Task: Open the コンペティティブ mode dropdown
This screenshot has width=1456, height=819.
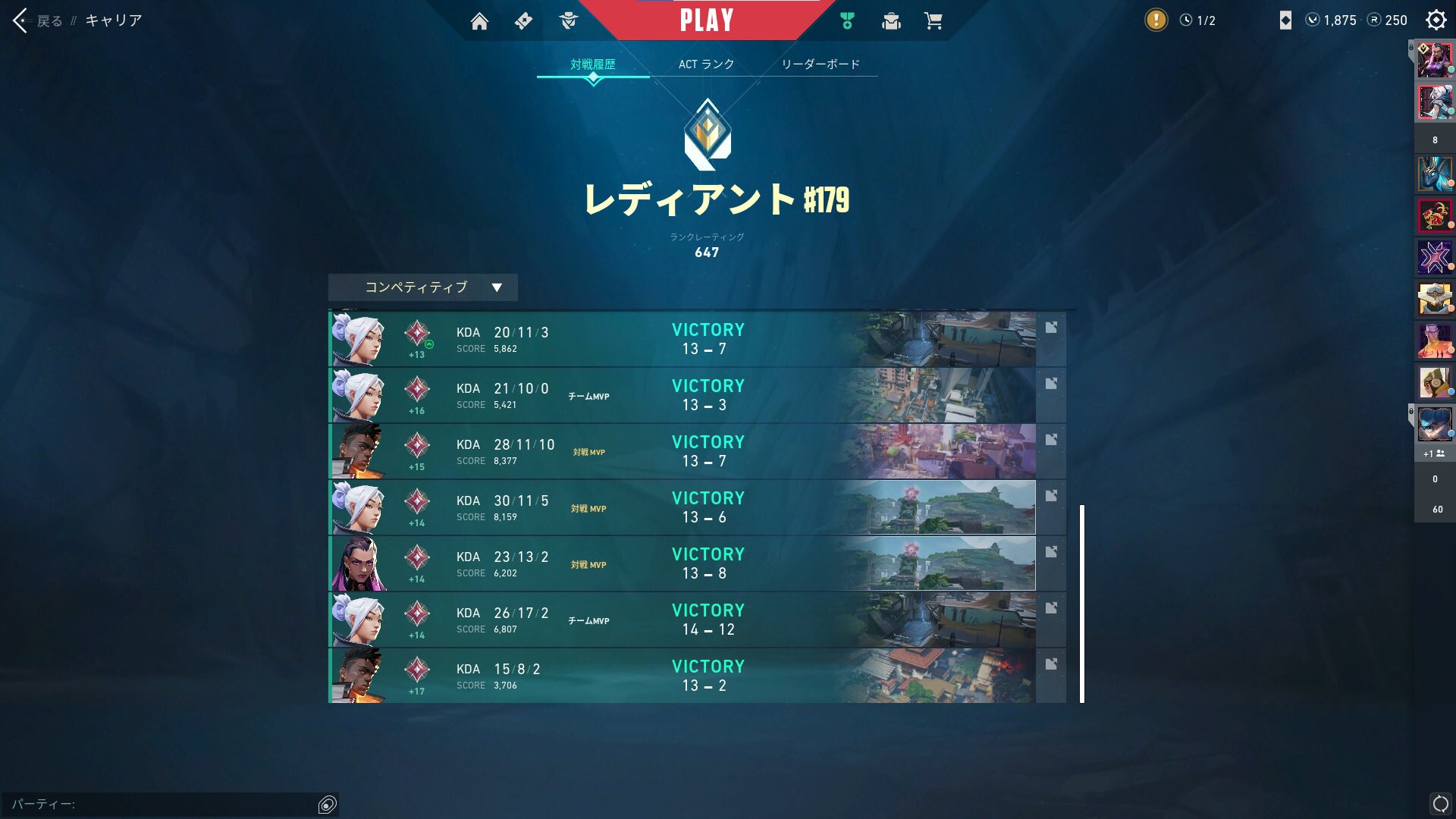Action: (422, 287)
